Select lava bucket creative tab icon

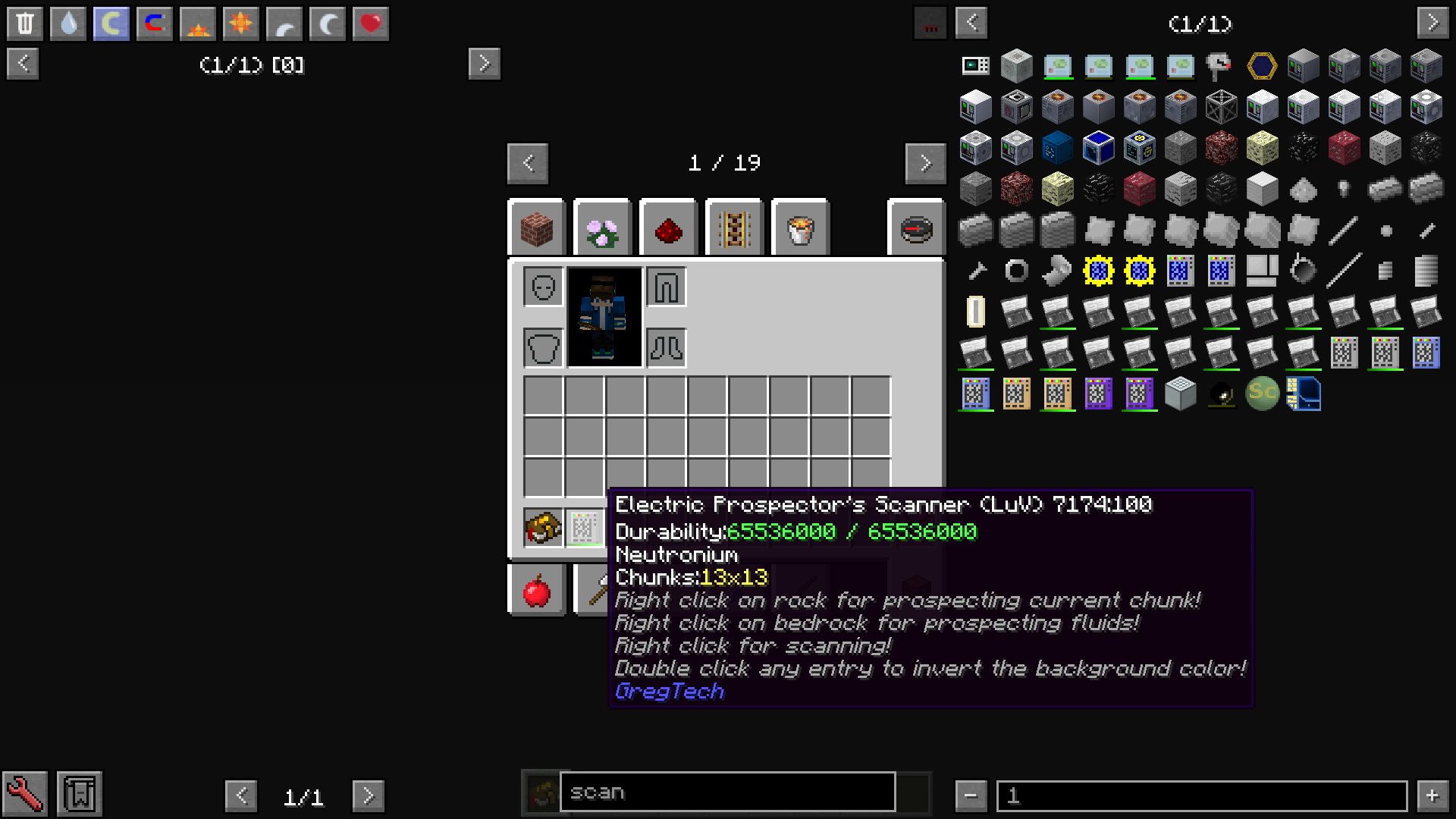coord(799,228)
